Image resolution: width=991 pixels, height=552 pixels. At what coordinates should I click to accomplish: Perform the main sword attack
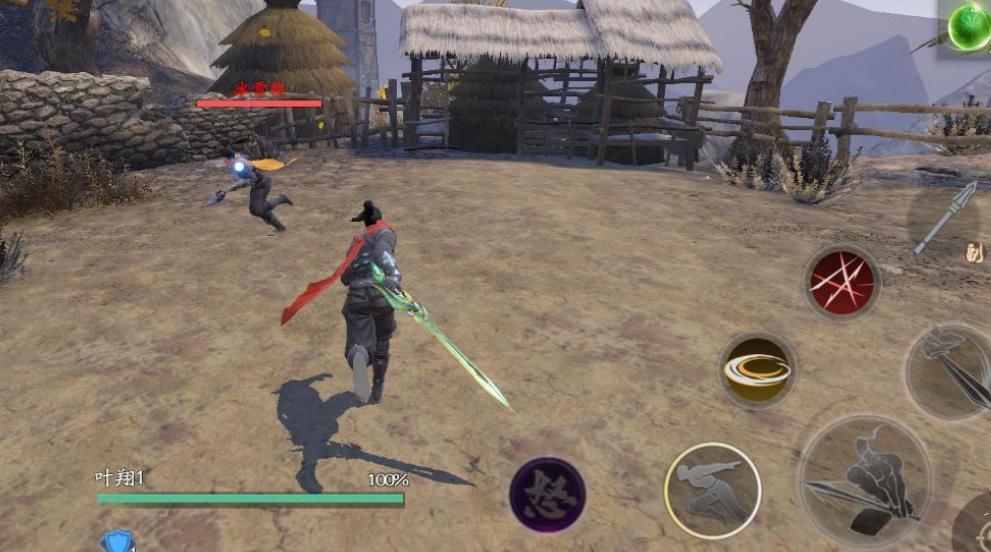point(864,479)
